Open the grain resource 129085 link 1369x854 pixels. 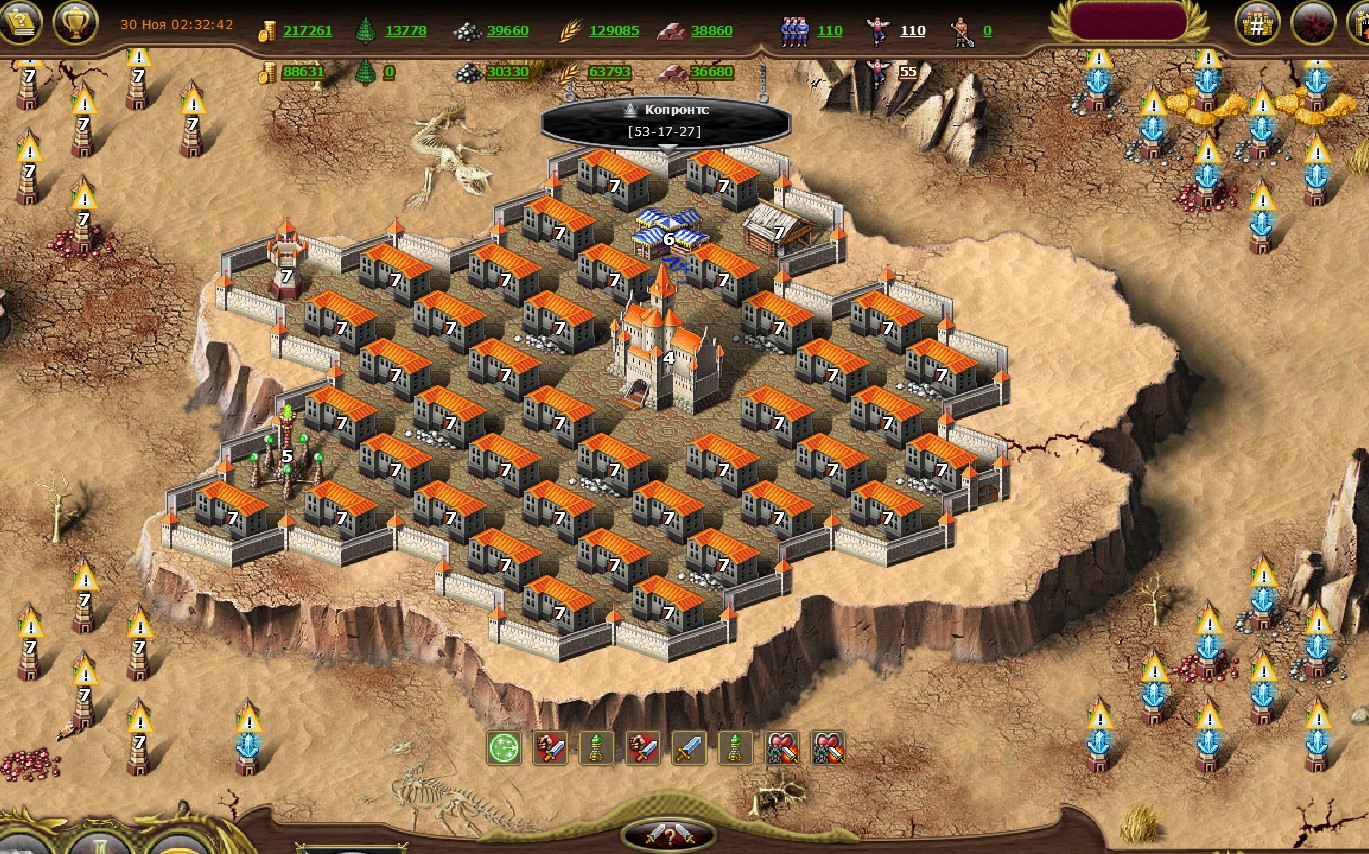pos(613,31)
